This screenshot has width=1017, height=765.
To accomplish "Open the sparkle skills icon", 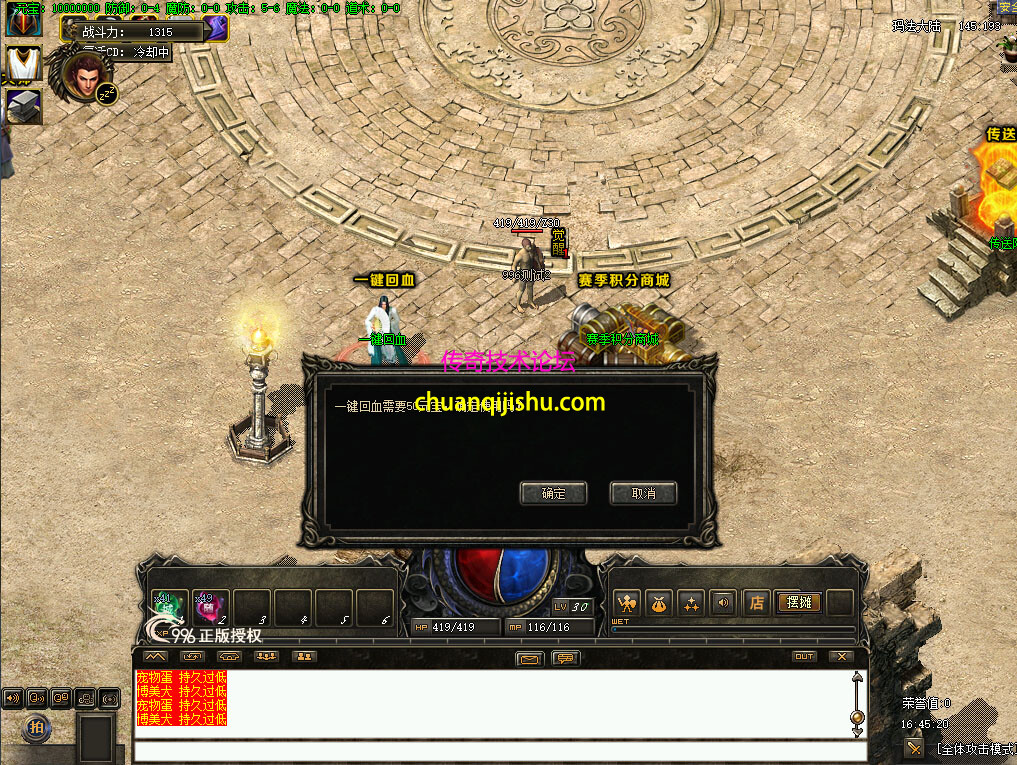I will point(691,602).
